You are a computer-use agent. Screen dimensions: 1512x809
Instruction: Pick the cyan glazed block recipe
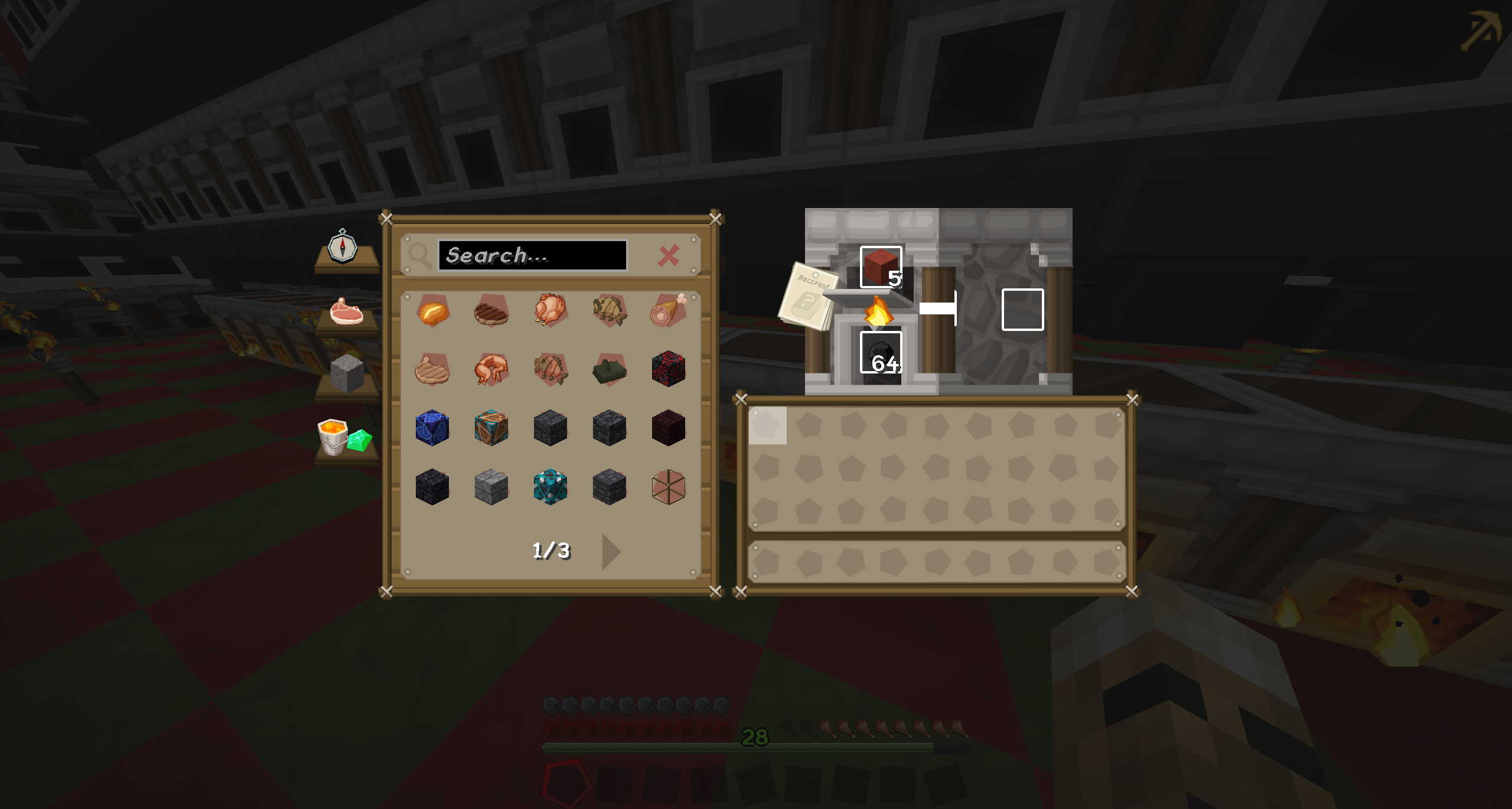click(x=550, y=487)
